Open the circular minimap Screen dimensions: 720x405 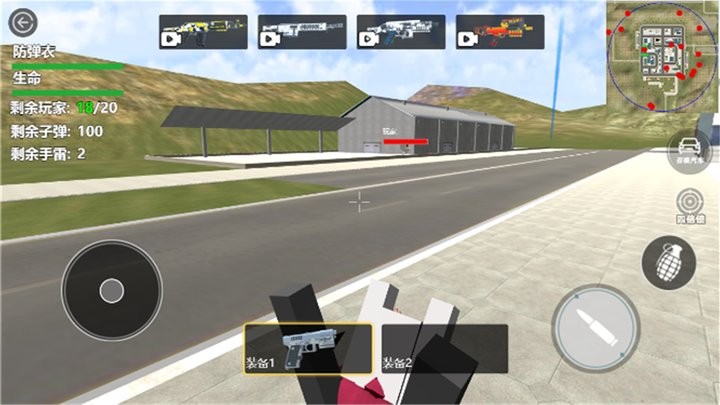click(655, 57)
